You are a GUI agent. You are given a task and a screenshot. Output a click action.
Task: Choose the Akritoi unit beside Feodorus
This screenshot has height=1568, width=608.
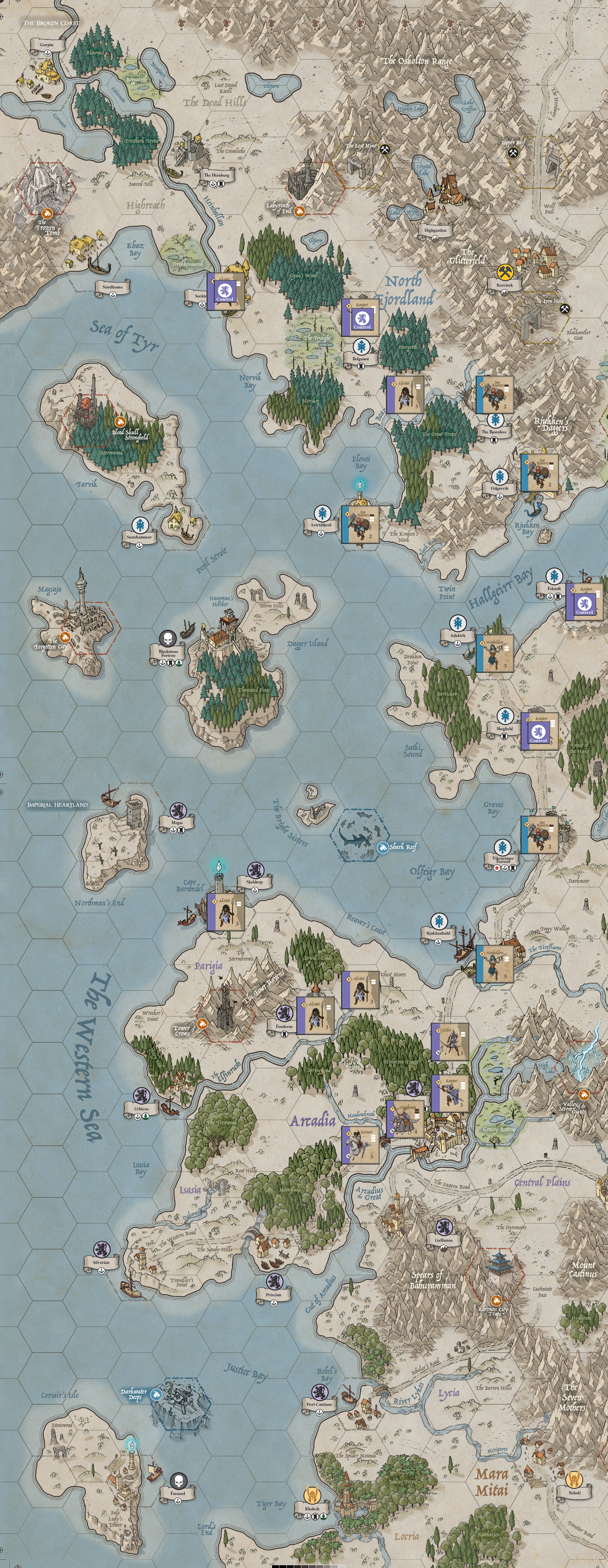(x=315, y=1015)
